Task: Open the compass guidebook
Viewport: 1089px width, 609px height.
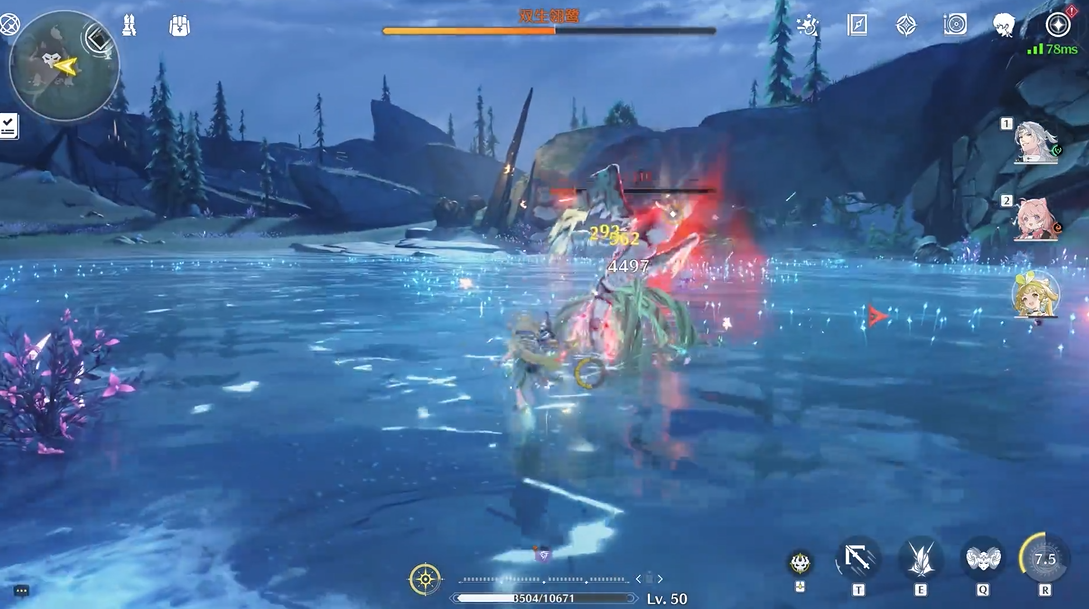Action: tap(857, 26)
